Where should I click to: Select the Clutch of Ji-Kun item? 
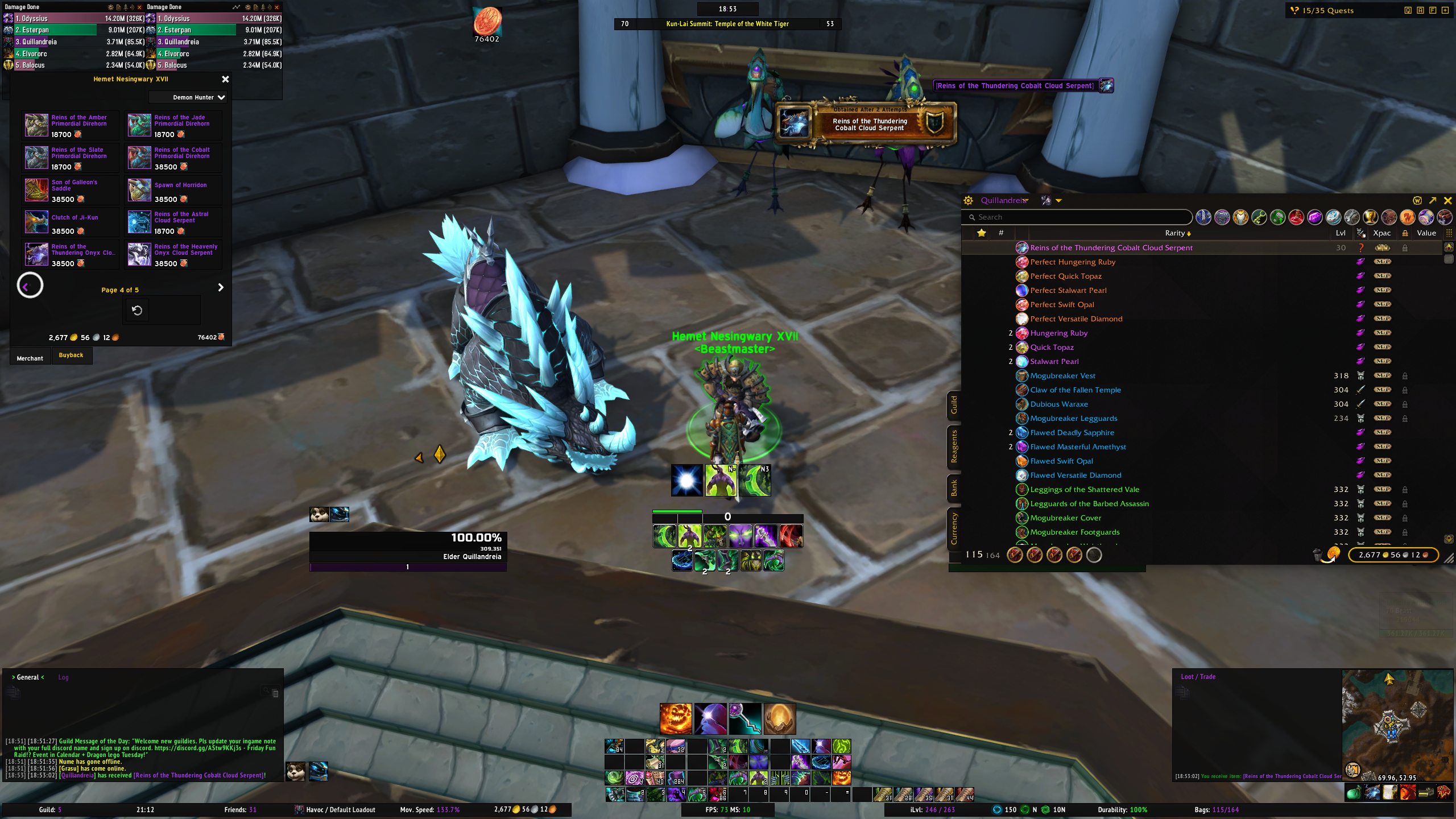click(36, 222)
